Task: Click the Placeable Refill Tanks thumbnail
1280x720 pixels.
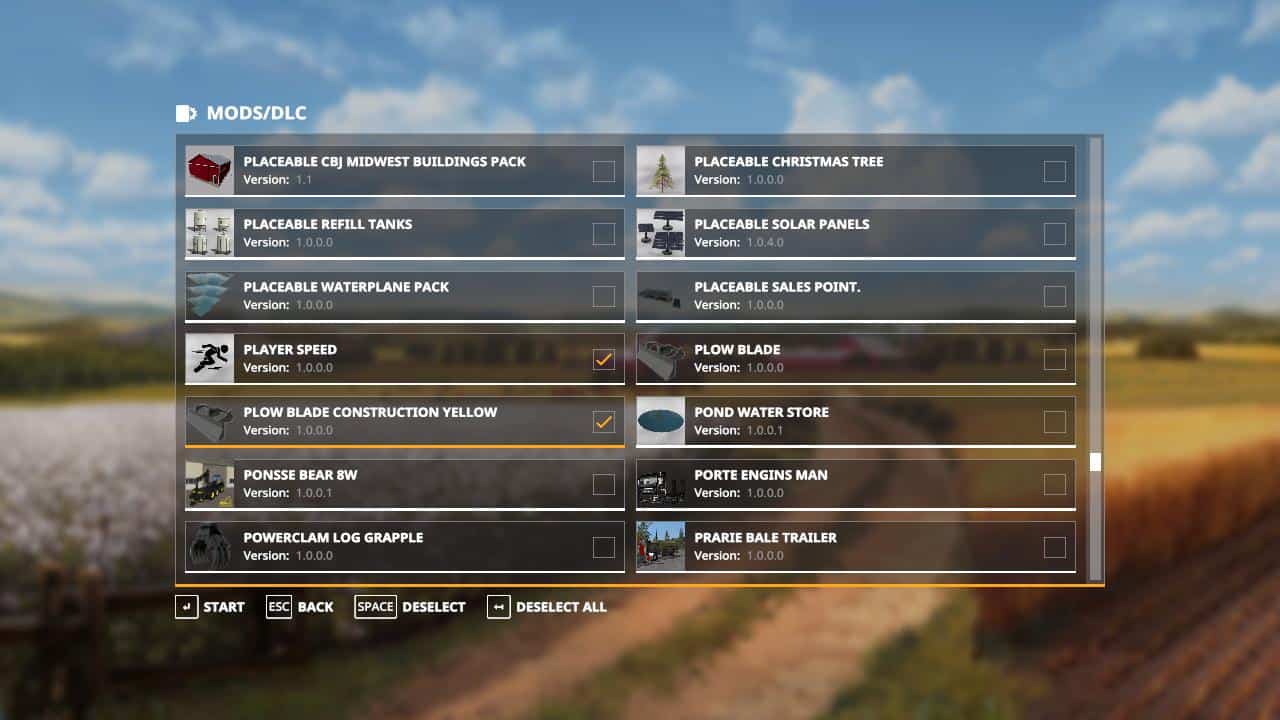Action: tap(207, 233)
